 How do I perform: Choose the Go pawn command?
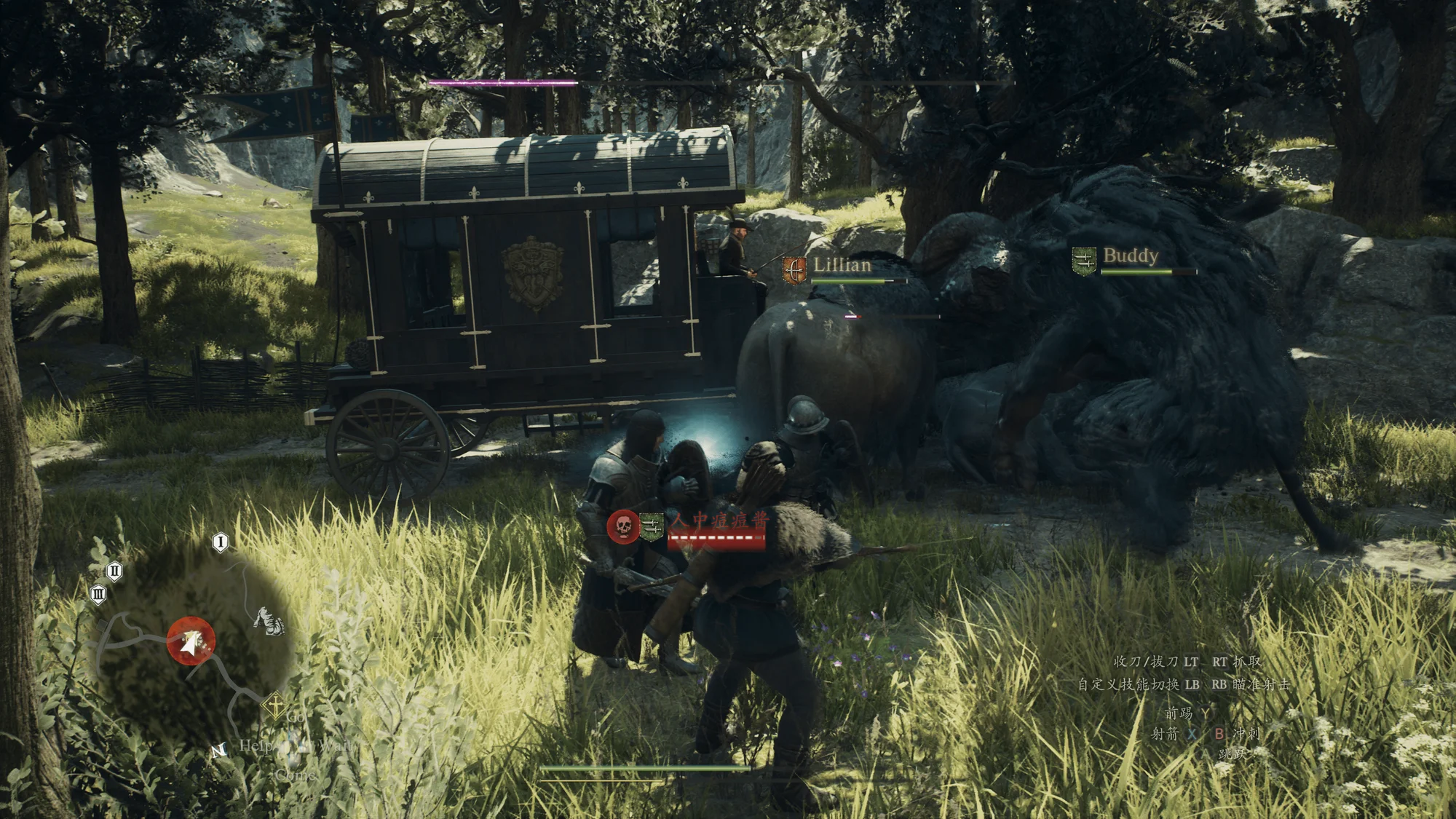click(296, 717)
